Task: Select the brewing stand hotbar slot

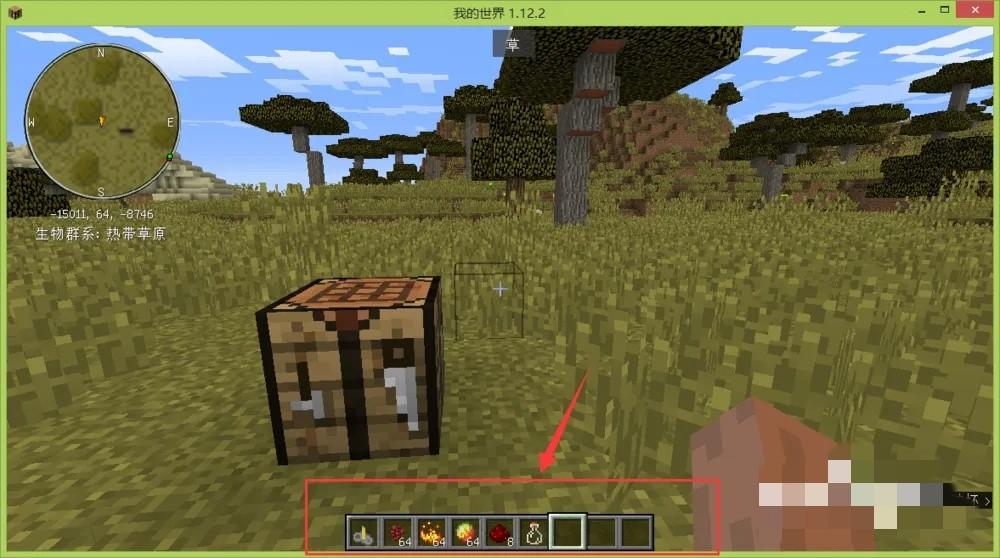Action: point(364,531)
